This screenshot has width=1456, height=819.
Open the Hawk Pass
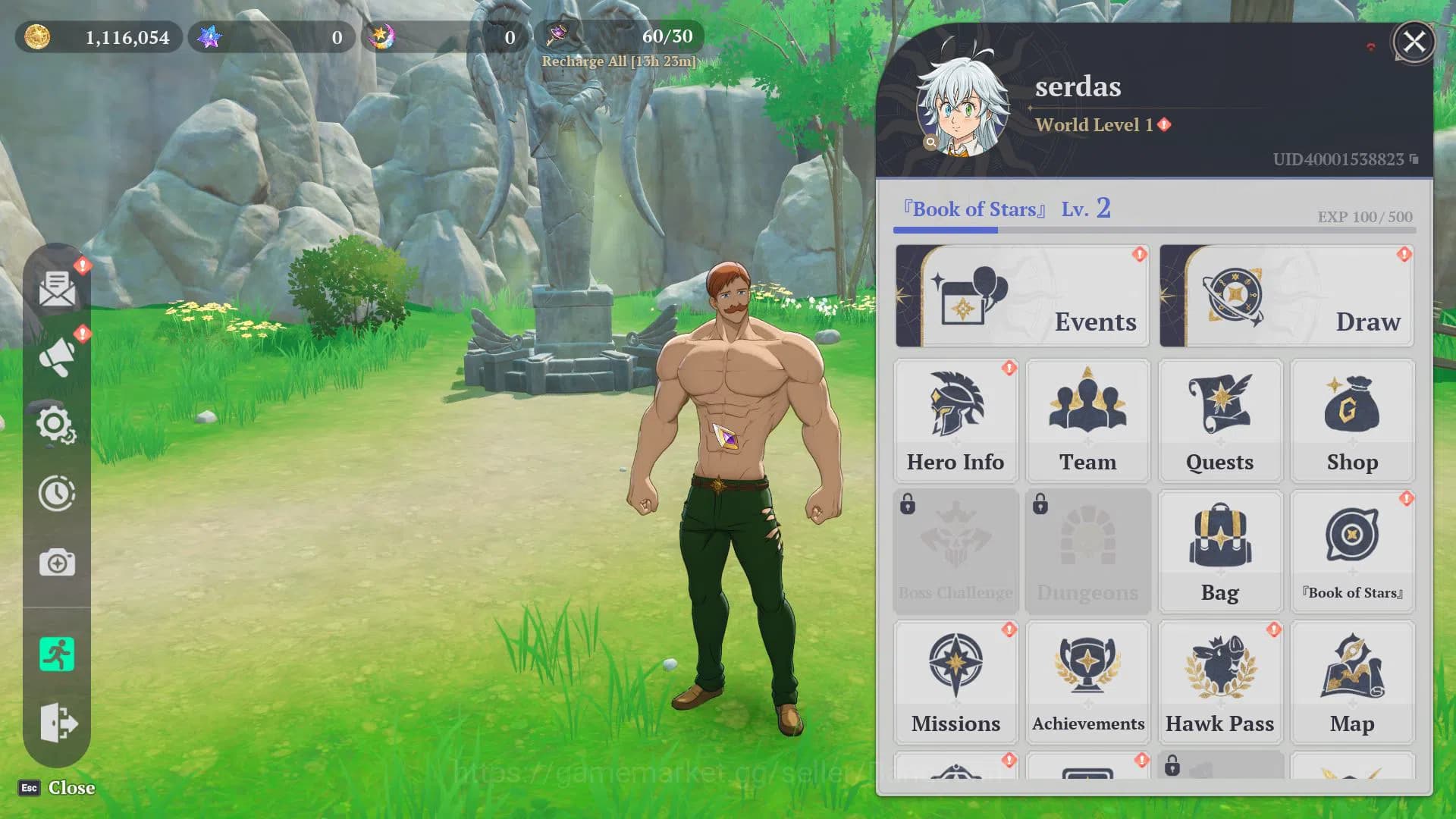(x=1219, y=682)
